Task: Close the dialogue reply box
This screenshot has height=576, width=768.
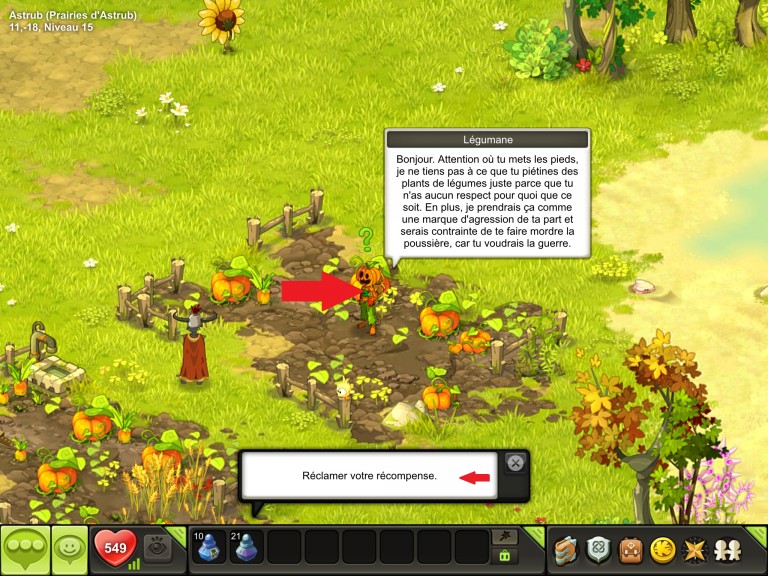Action: coord(515,463)
